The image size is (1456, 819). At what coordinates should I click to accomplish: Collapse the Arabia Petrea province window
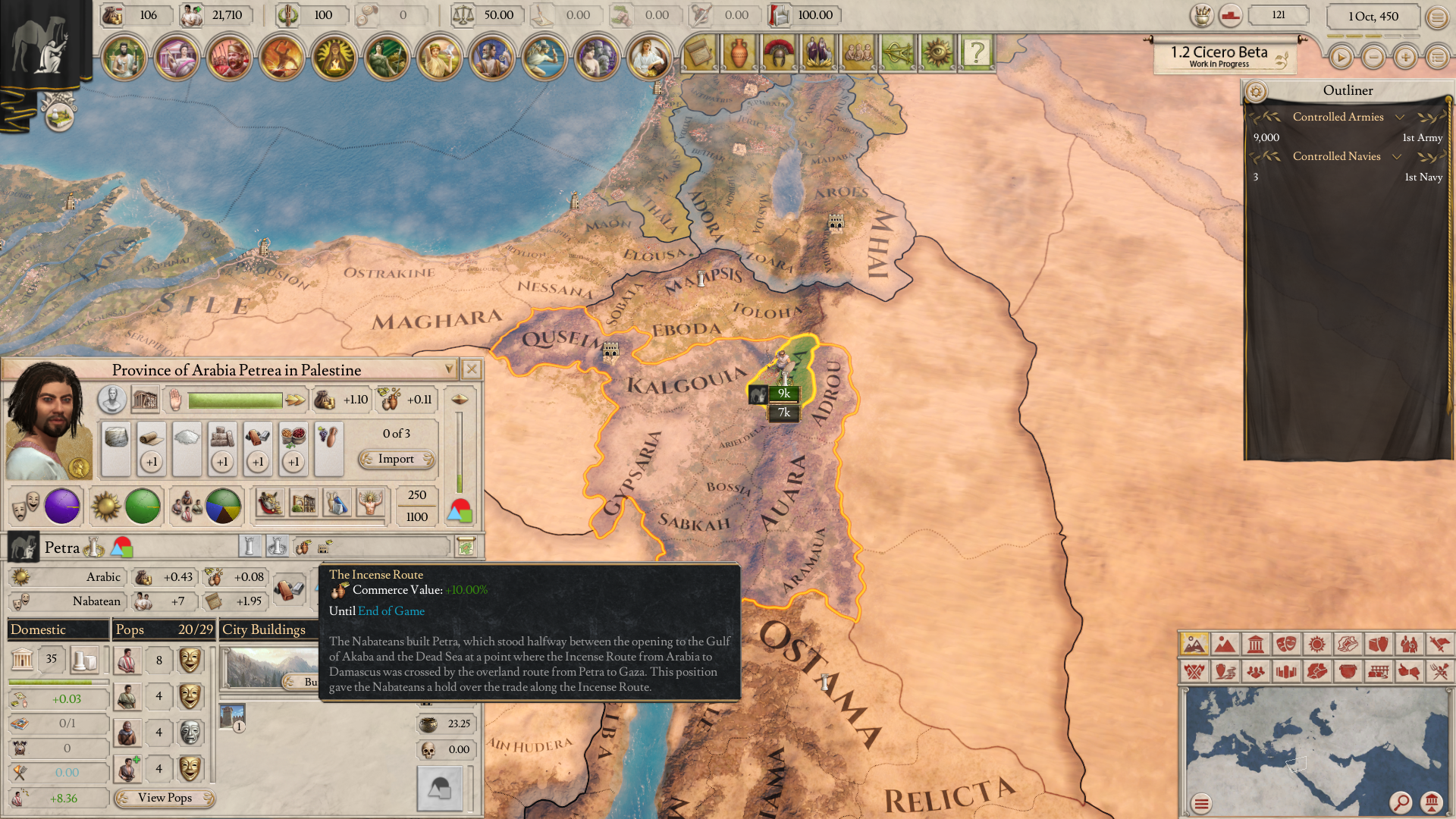click(450, 369)
